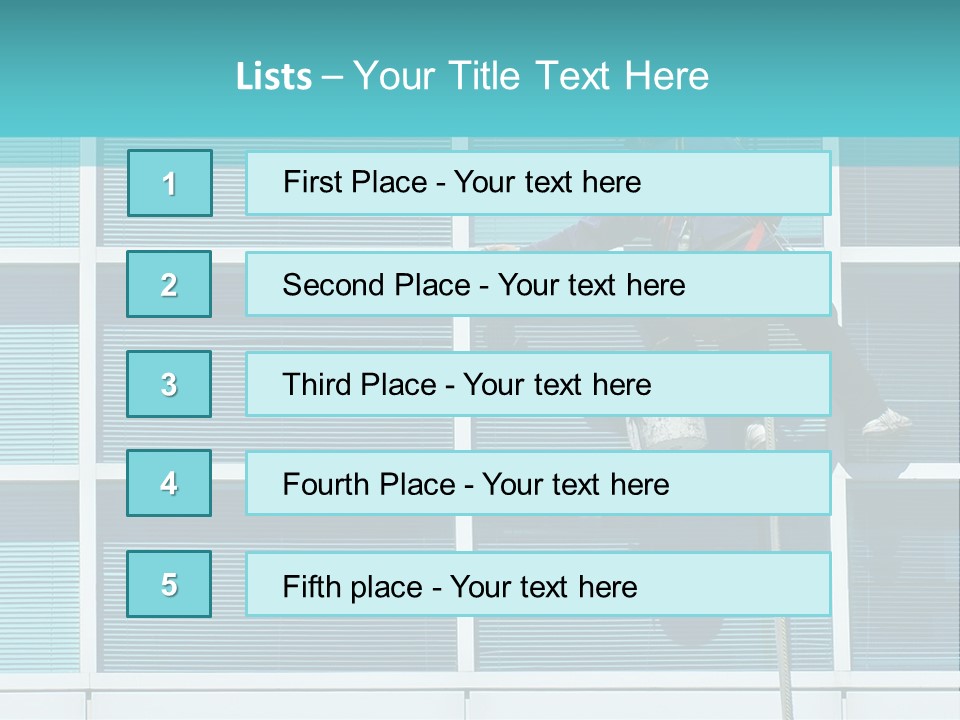
Task: Select the number 3 box
Action: point(169,384)
